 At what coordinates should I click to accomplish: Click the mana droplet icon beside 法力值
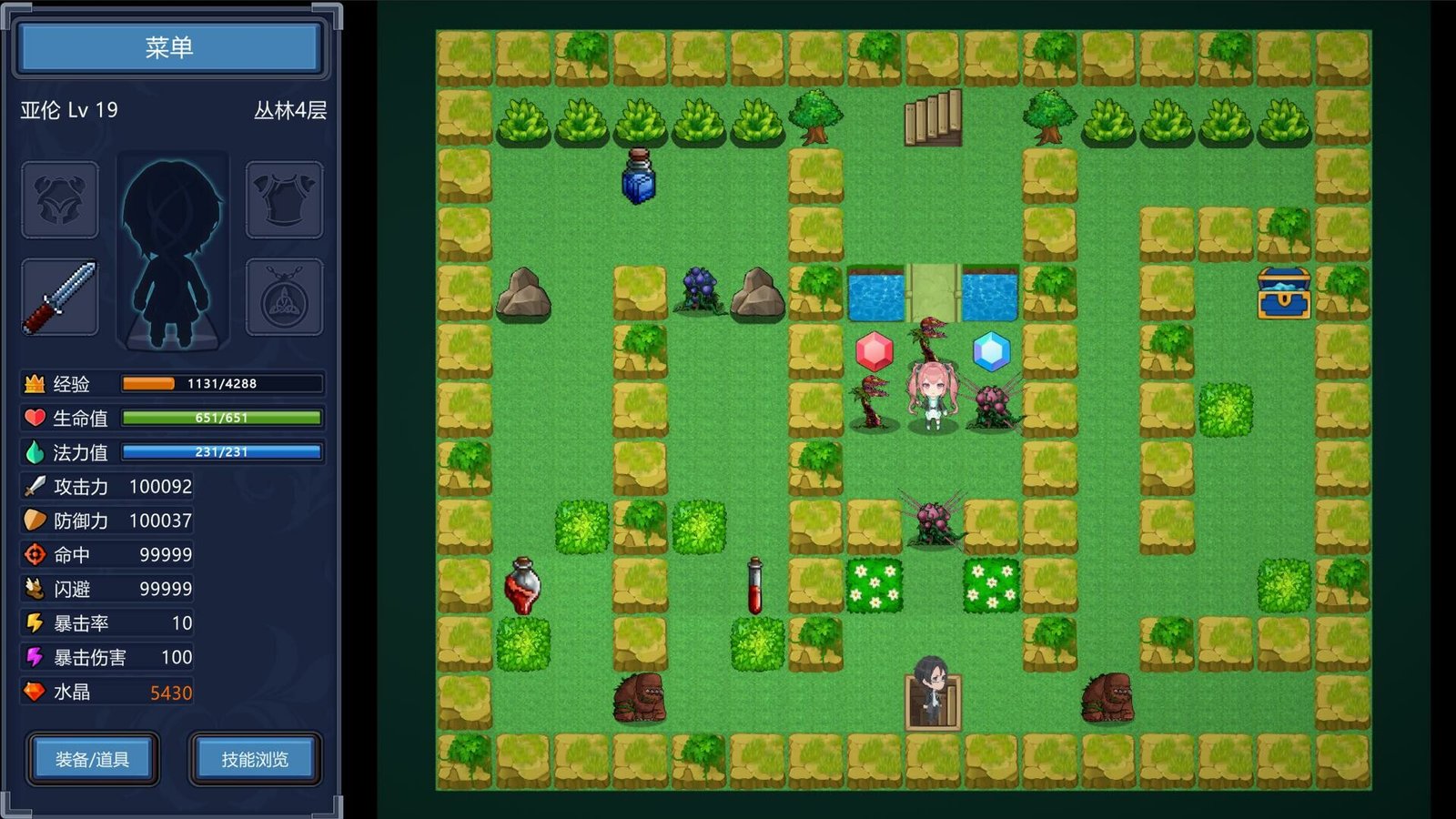(x=34, y=451)
